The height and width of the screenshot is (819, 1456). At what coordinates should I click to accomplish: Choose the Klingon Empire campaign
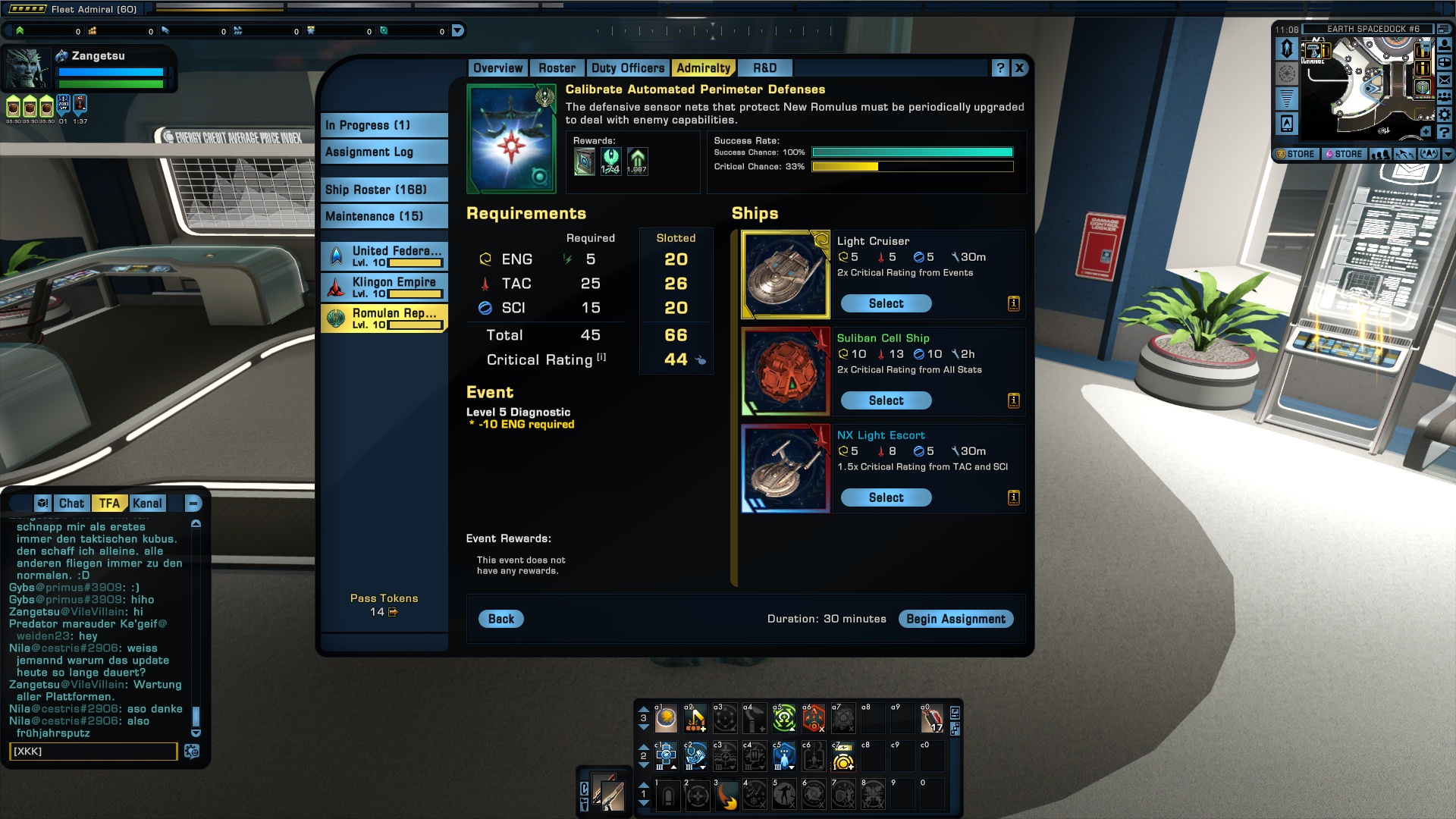(384, 287)
